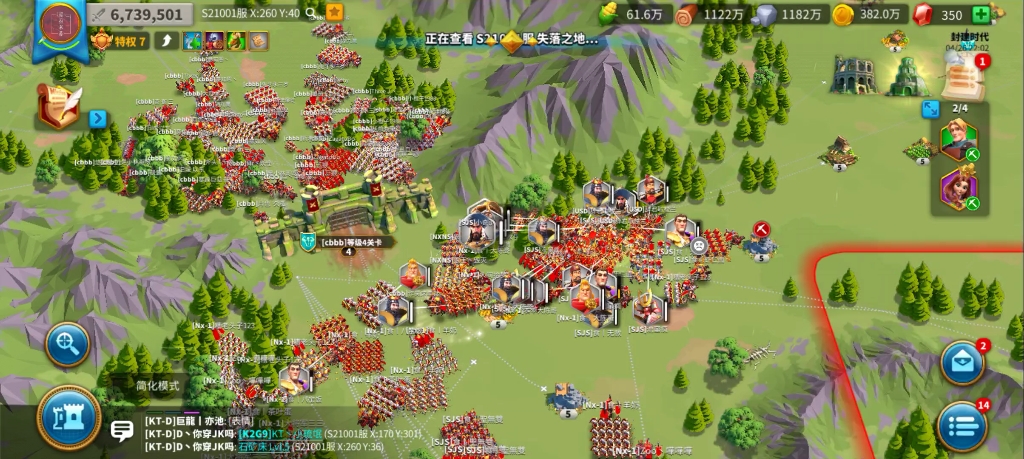The image size is (1024, 459).
Task: Select the blond male commander march portrait
Action: click(958, 140)
